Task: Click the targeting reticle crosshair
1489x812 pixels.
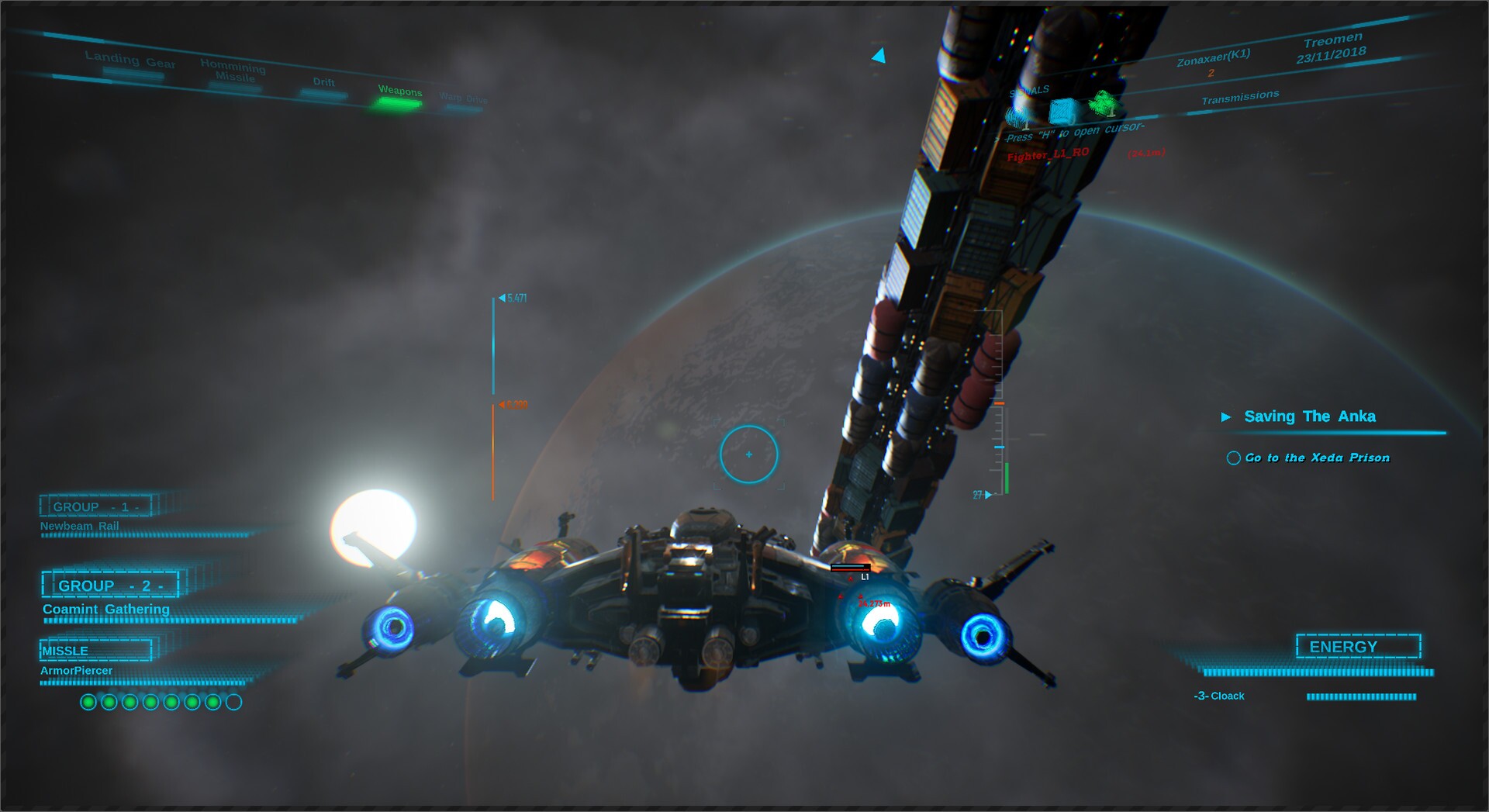Action: click(x=748, y=456)
